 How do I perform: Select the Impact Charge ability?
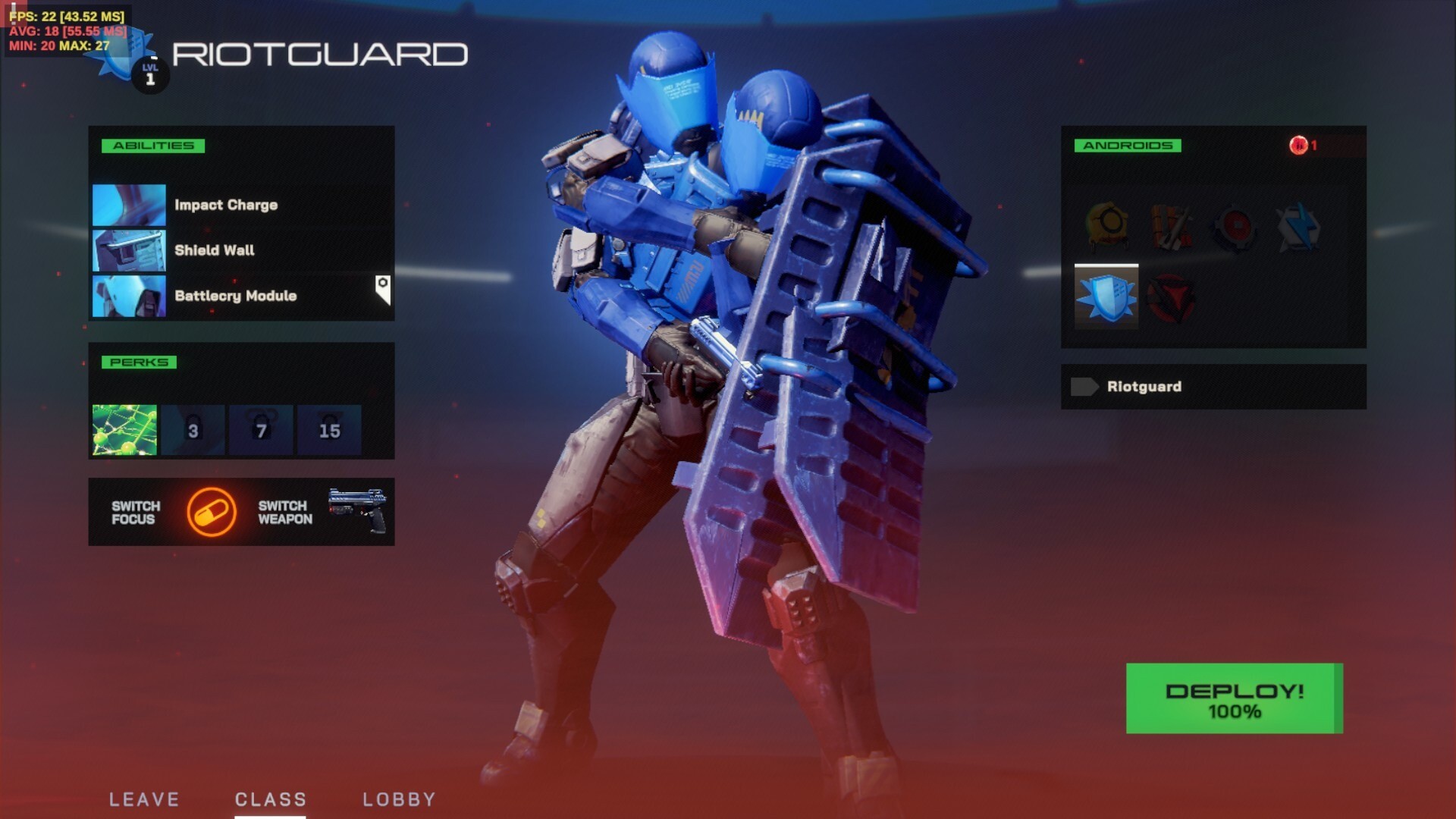[x=225, y=205]
